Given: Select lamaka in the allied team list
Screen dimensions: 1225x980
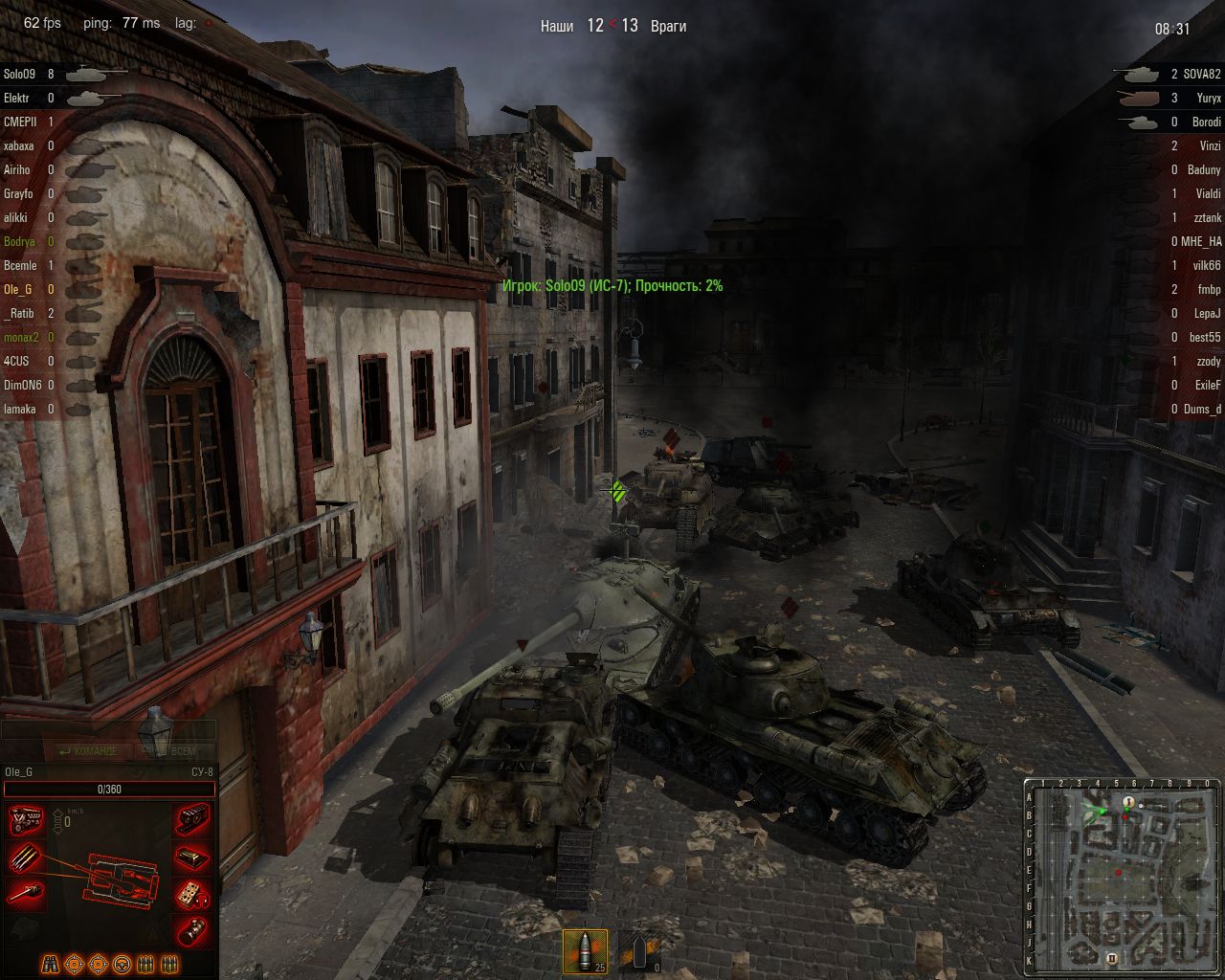Looking at the screenshot, I should [x=20, y=409].
